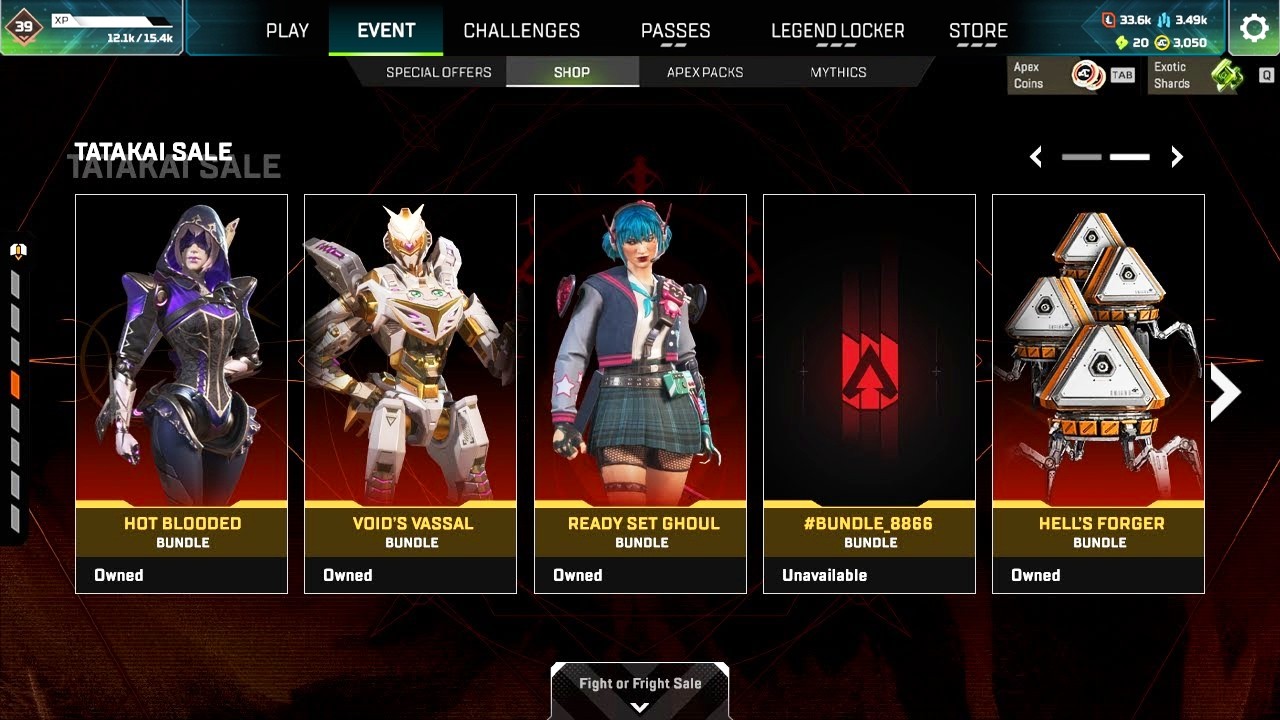Open the Legend Locker tab
1280x720 pixels.
[x=837, y=31]
